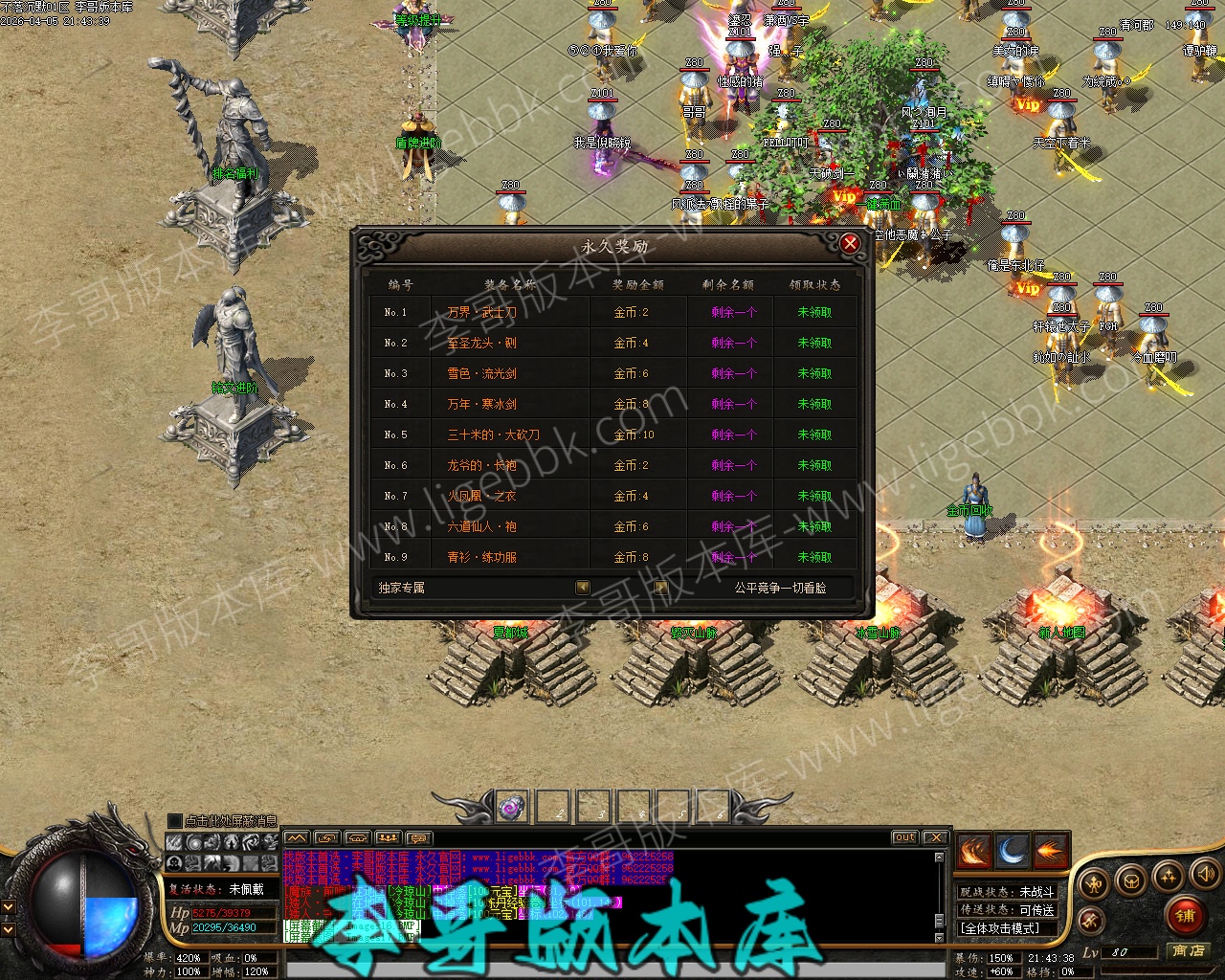Screen dimensions: 1225x980
Task: Tick the 点击此处屏蔽消息 checkbox
Action: coord(174,821)
